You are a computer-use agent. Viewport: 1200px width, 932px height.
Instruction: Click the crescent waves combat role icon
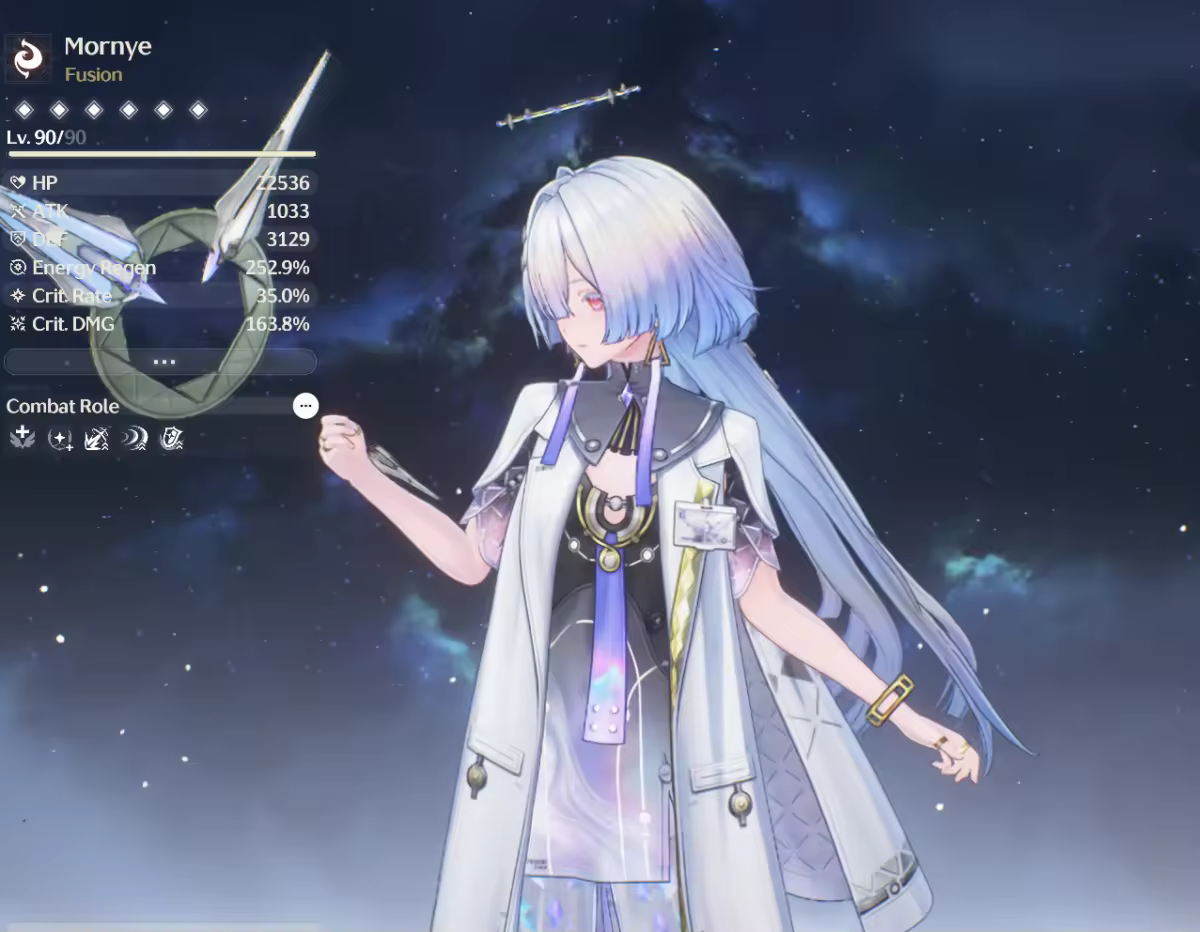pyautogui.click(x=134, y=438)
